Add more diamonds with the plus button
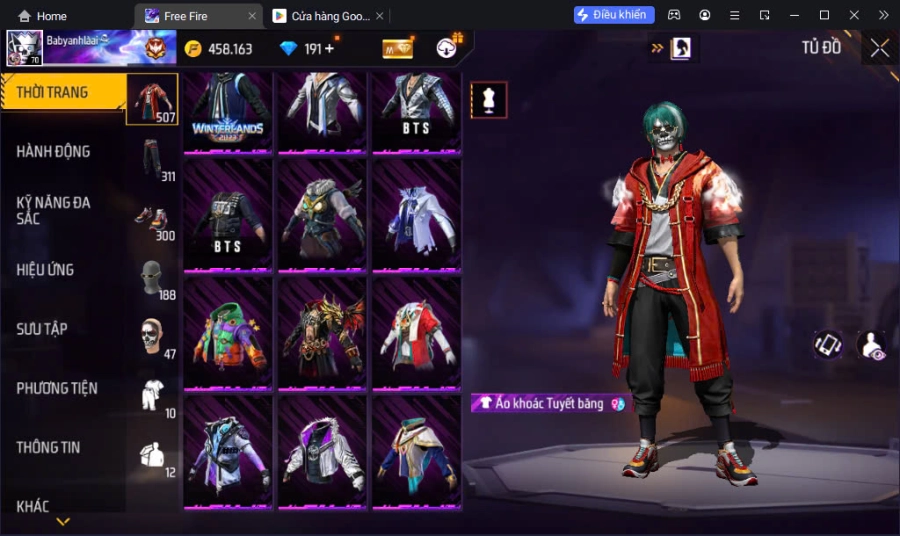Image resolution: width=900 pixels, height=536 pixels. pos(329,49)
